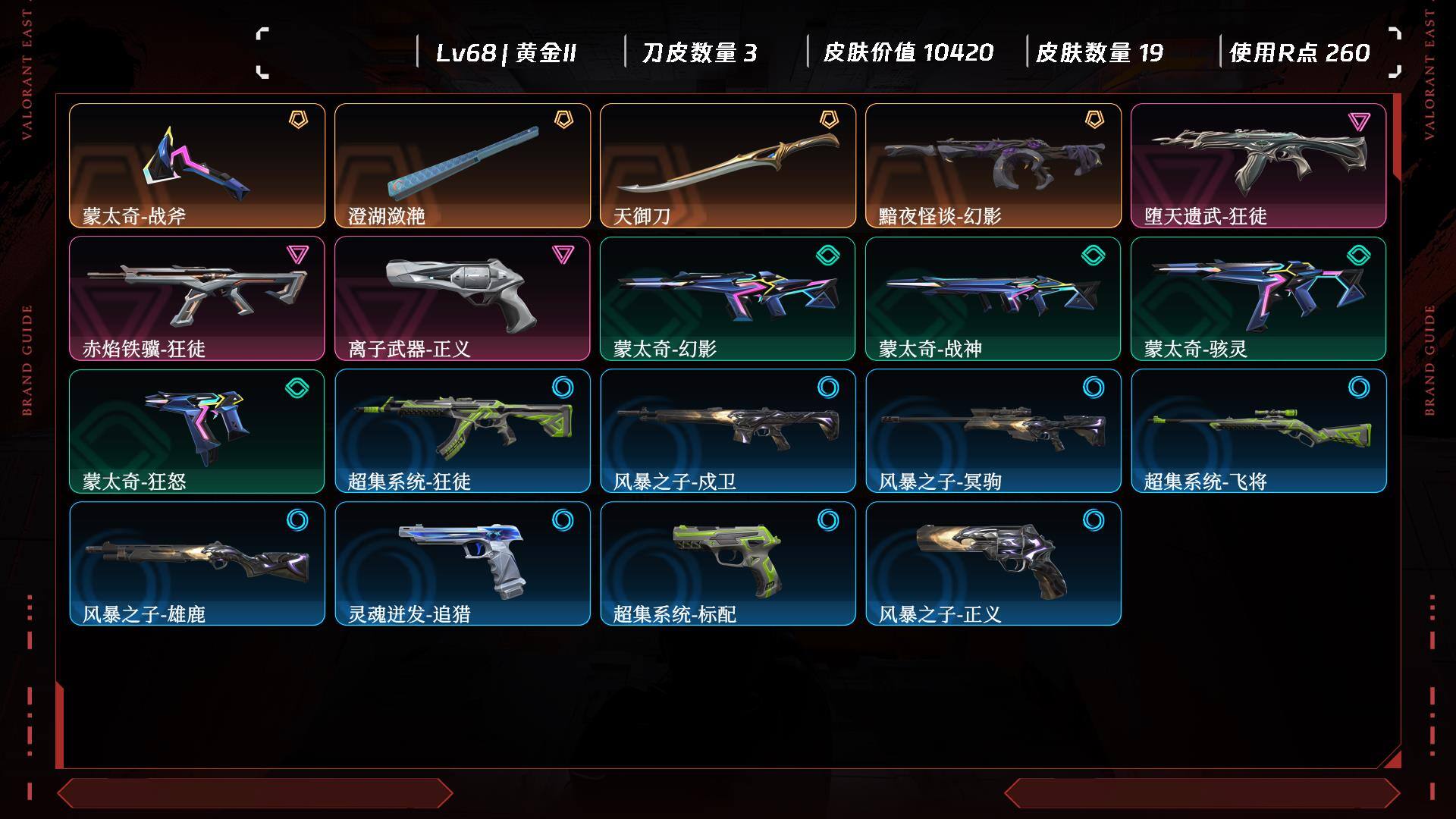The width and height of the screenshot is (1456, 819).
Task: Click the 超集系统-标配 pistol skin card
Action: coord(728,563)
